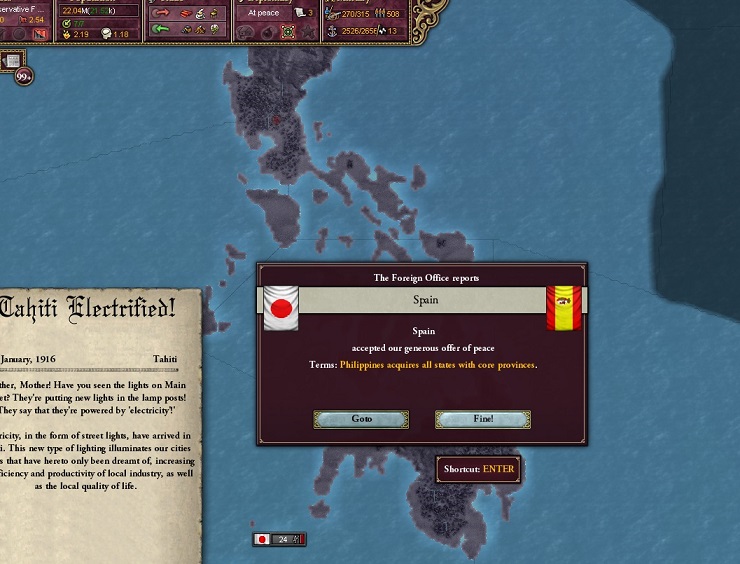Dismiss the report with the Fine! button

(x=483, y=419)
